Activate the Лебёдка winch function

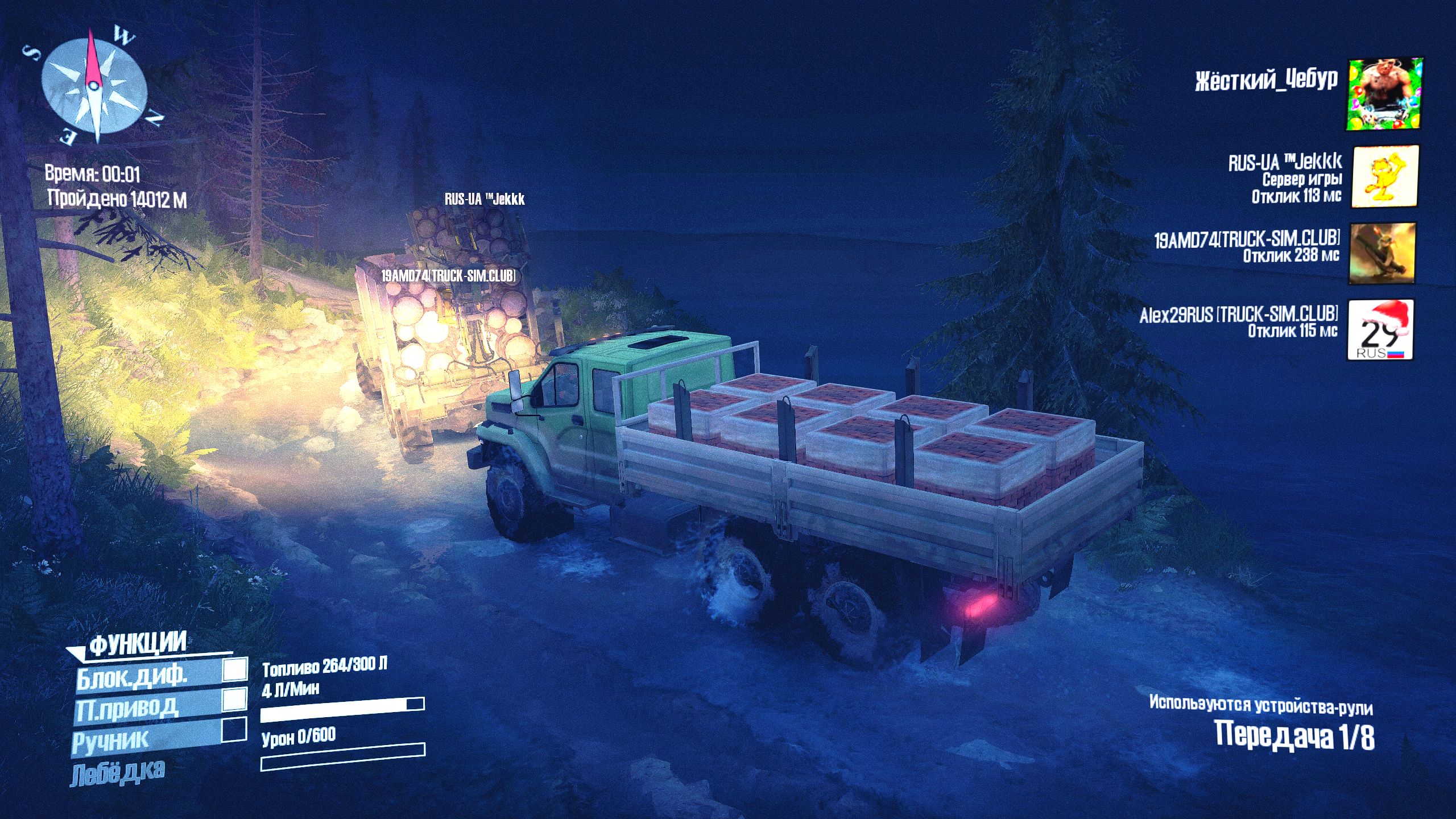click(118, 772)
